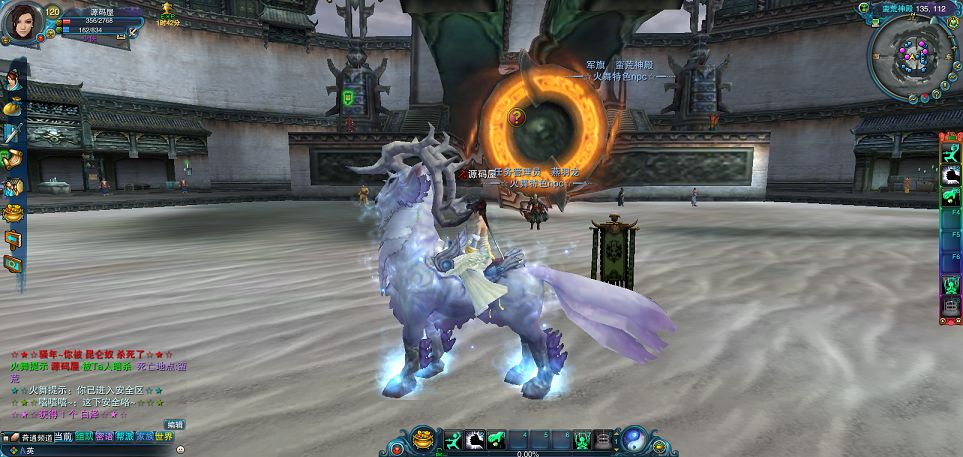Click the yin-yang orb on the hotbar
Viewport: 963px width, 457px height.
pos(635,440)
